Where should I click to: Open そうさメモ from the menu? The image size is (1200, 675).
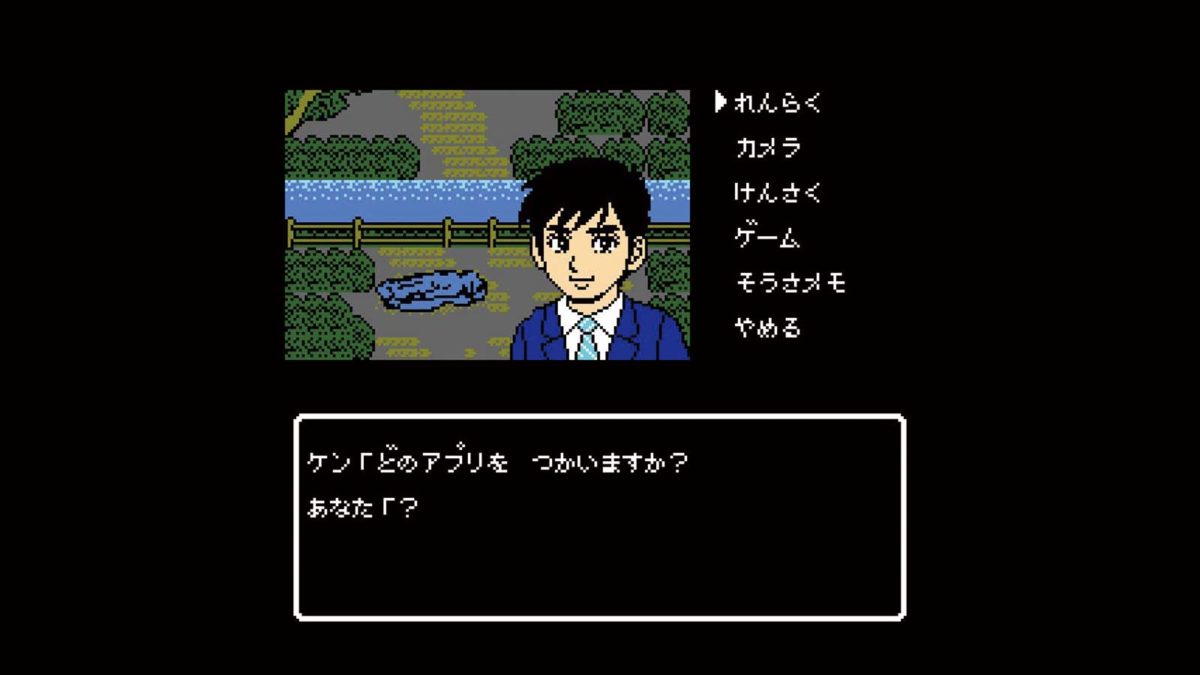tap(790, 283)
